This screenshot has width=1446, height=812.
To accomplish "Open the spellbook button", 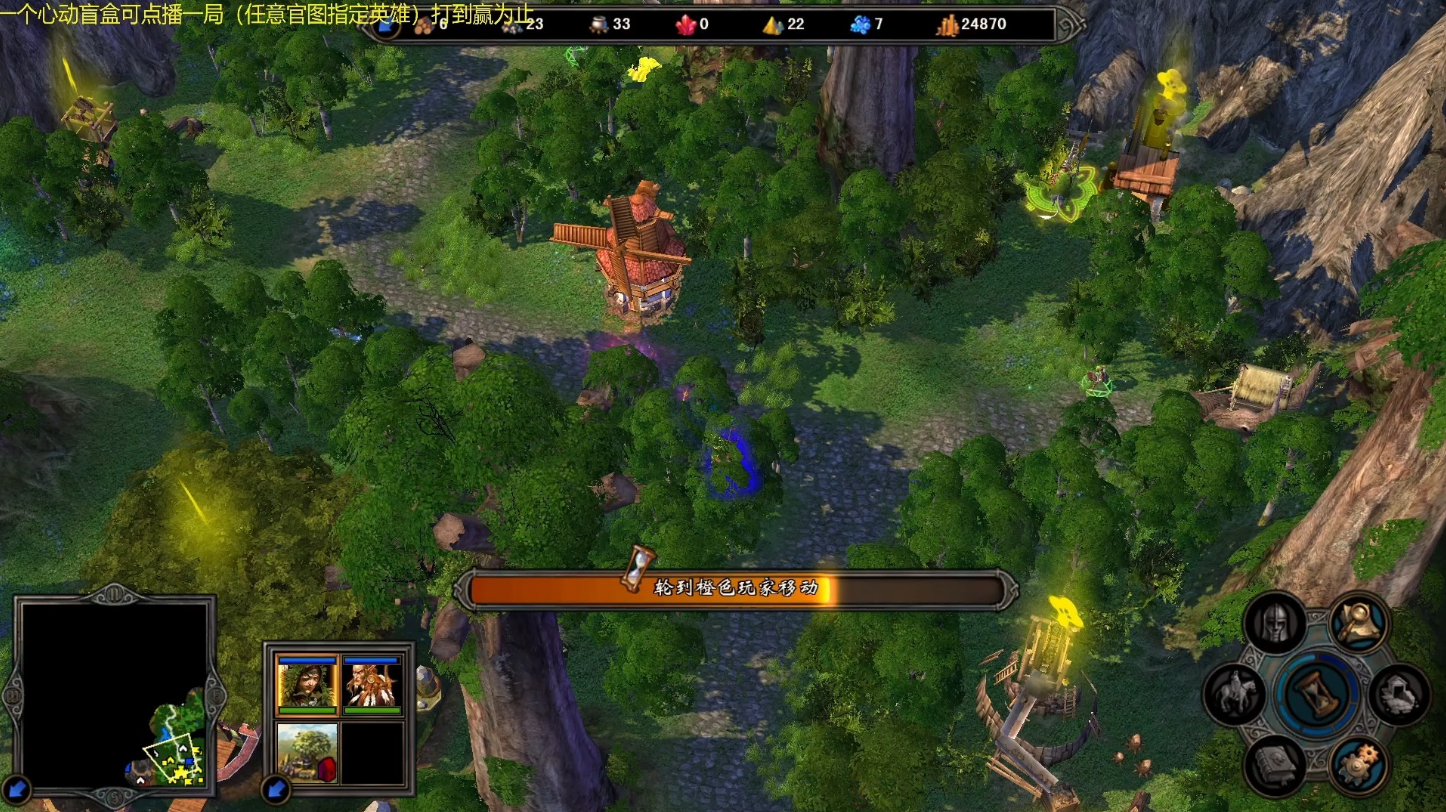I will coord(1274,765).
